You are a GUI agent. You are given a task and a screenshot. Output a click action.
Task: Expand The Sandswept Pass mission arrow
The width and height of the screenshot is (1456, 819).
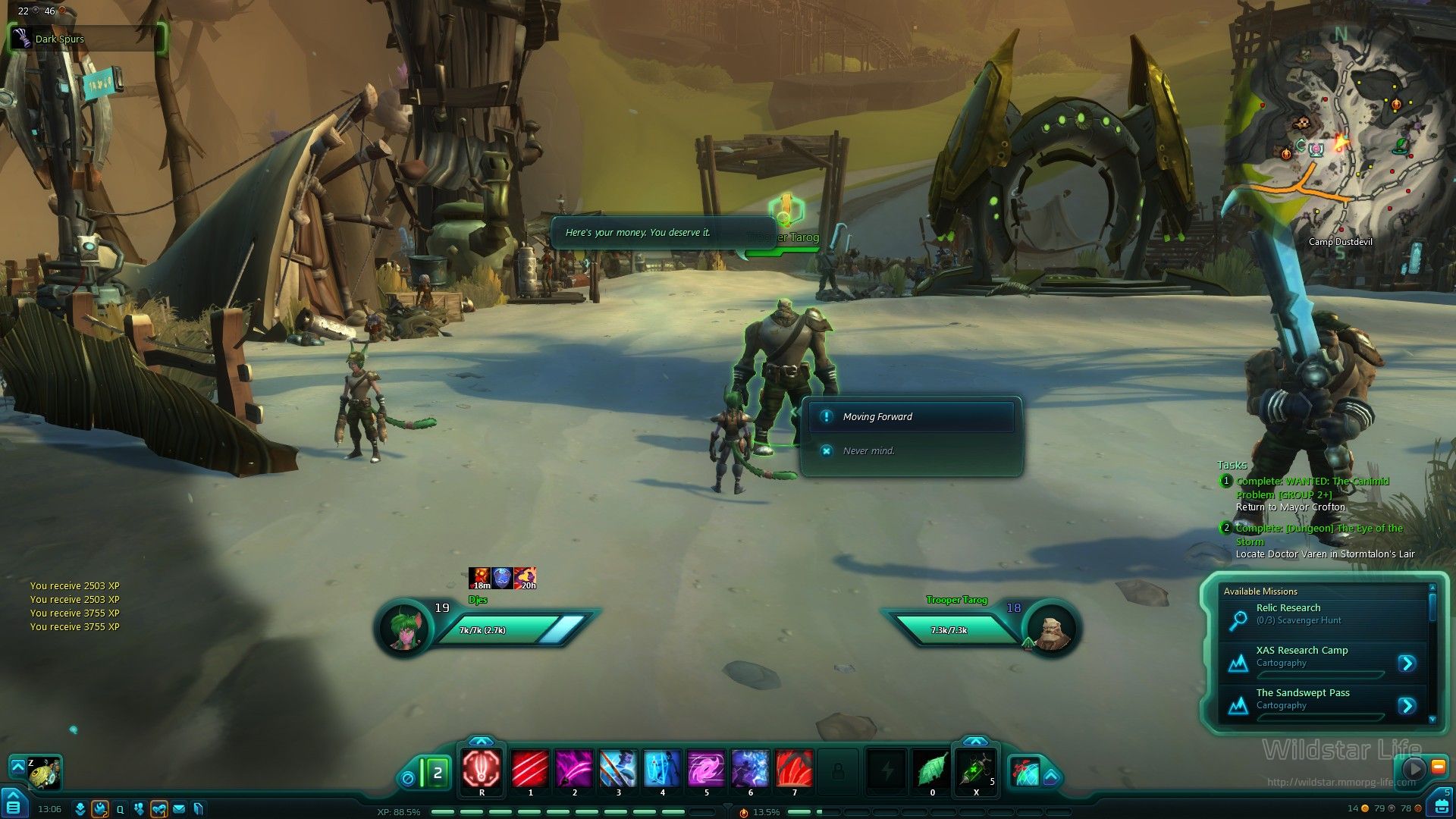pyautogui.click(x=1407, y=706)
